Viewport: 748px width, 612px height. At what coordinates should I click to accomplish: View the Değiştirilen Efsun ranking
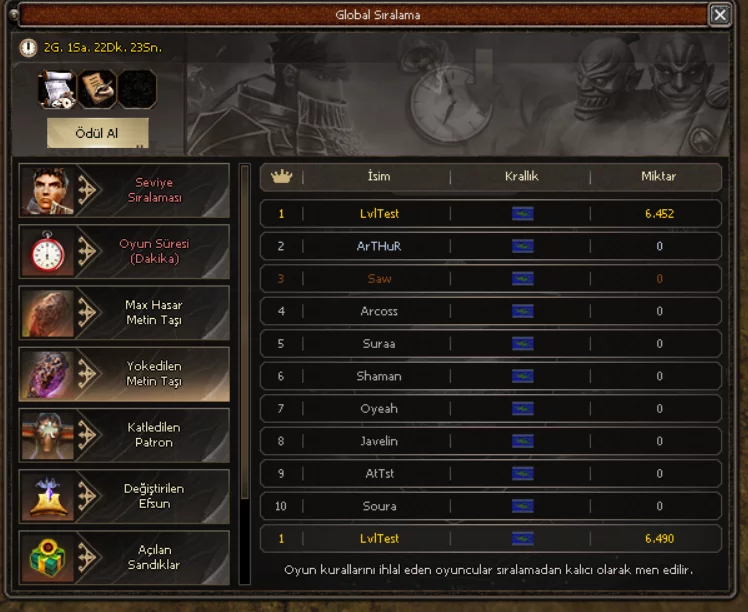124,496
